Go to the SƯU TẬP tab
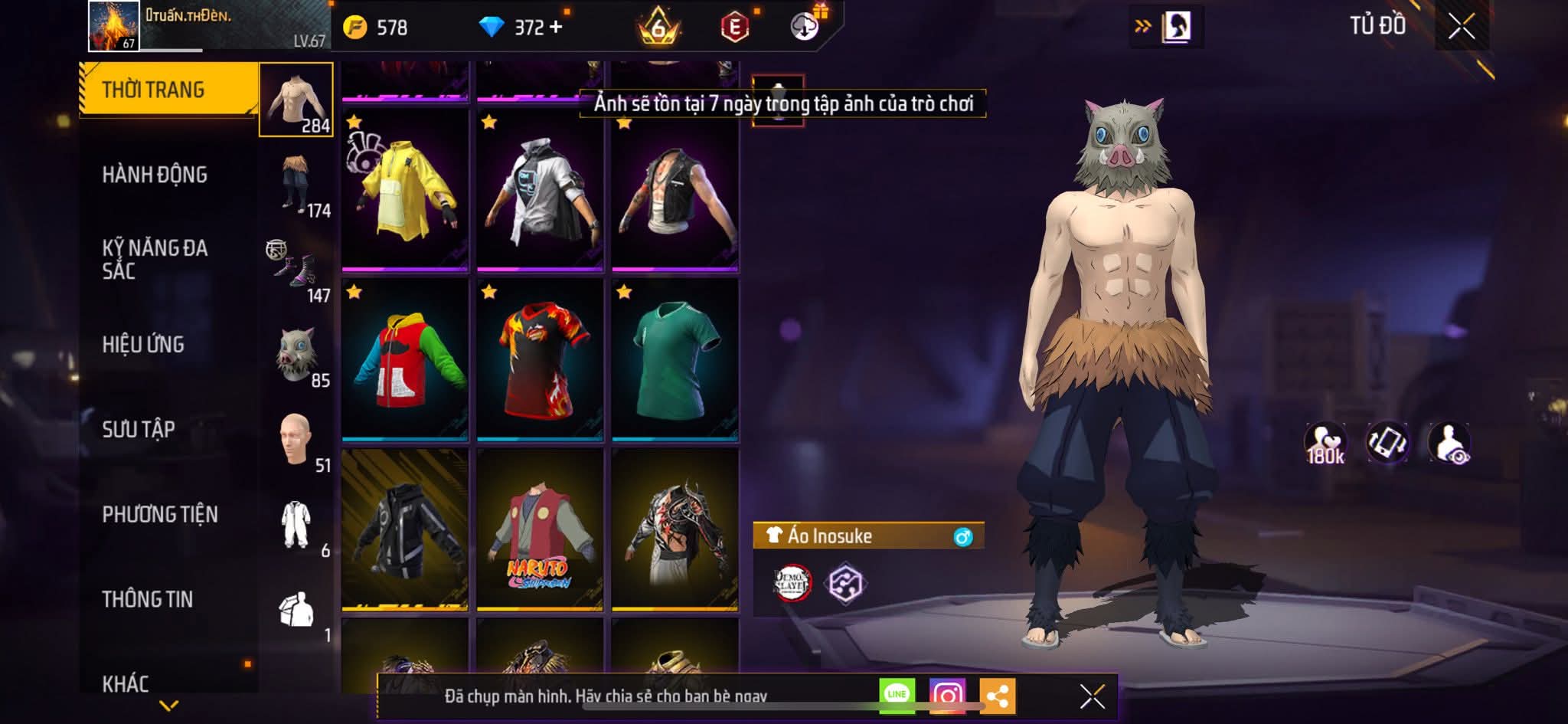 point(139,429)
